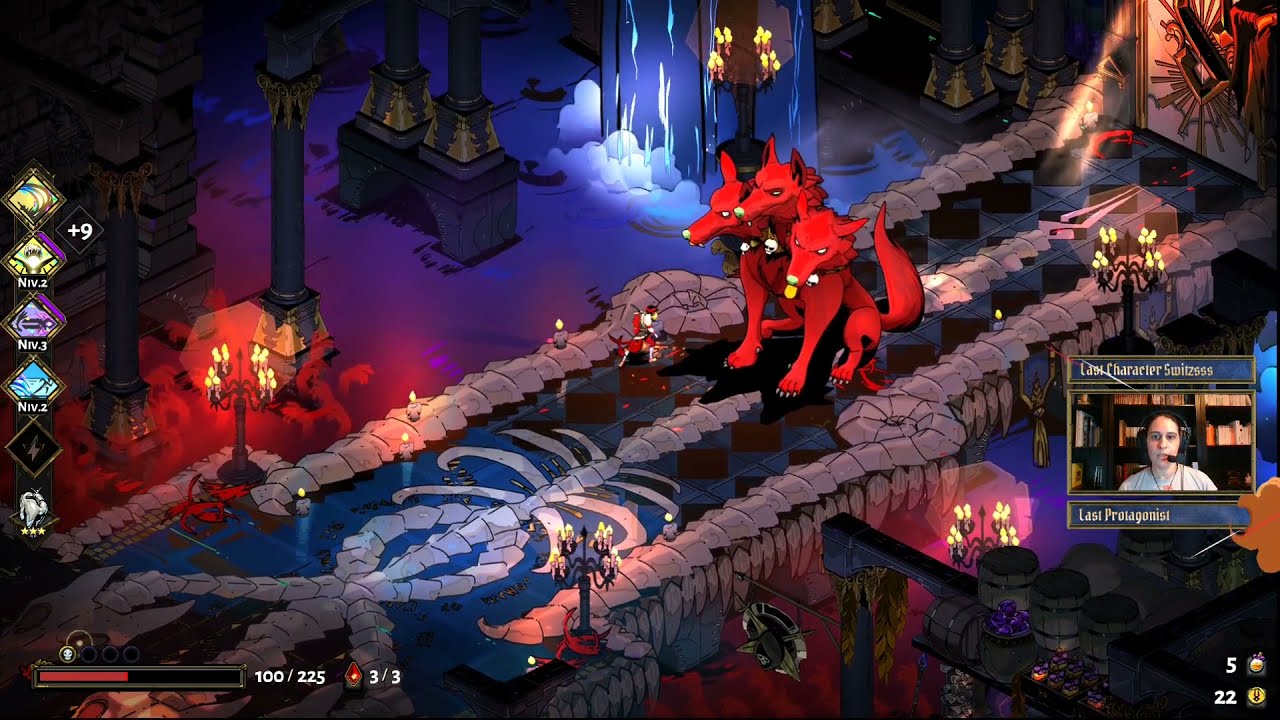Click the streamer webcam preview

1160,443
